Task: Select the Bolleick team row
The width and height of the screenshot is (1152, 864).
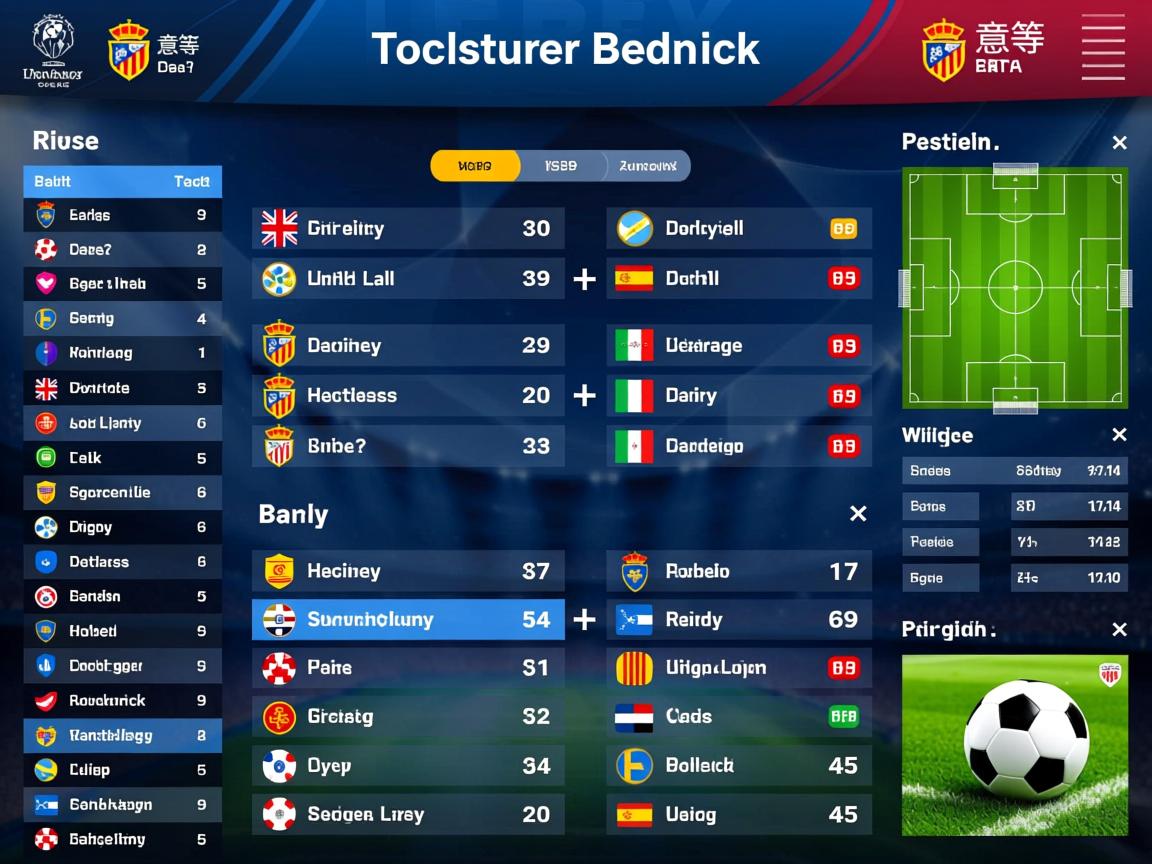Action: pyautogui.click(x=739, y=766)
